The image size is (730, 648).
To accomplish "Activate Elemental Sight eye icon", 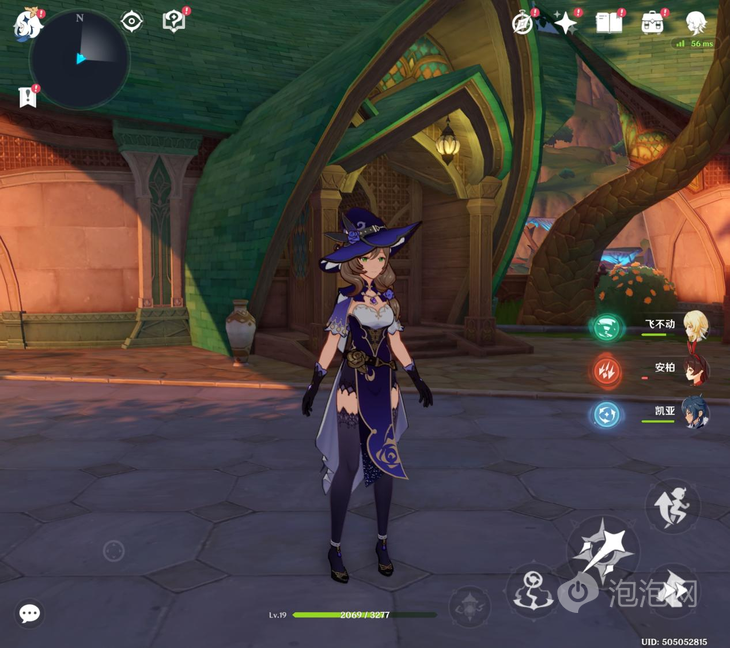I will tap(132, 21).
